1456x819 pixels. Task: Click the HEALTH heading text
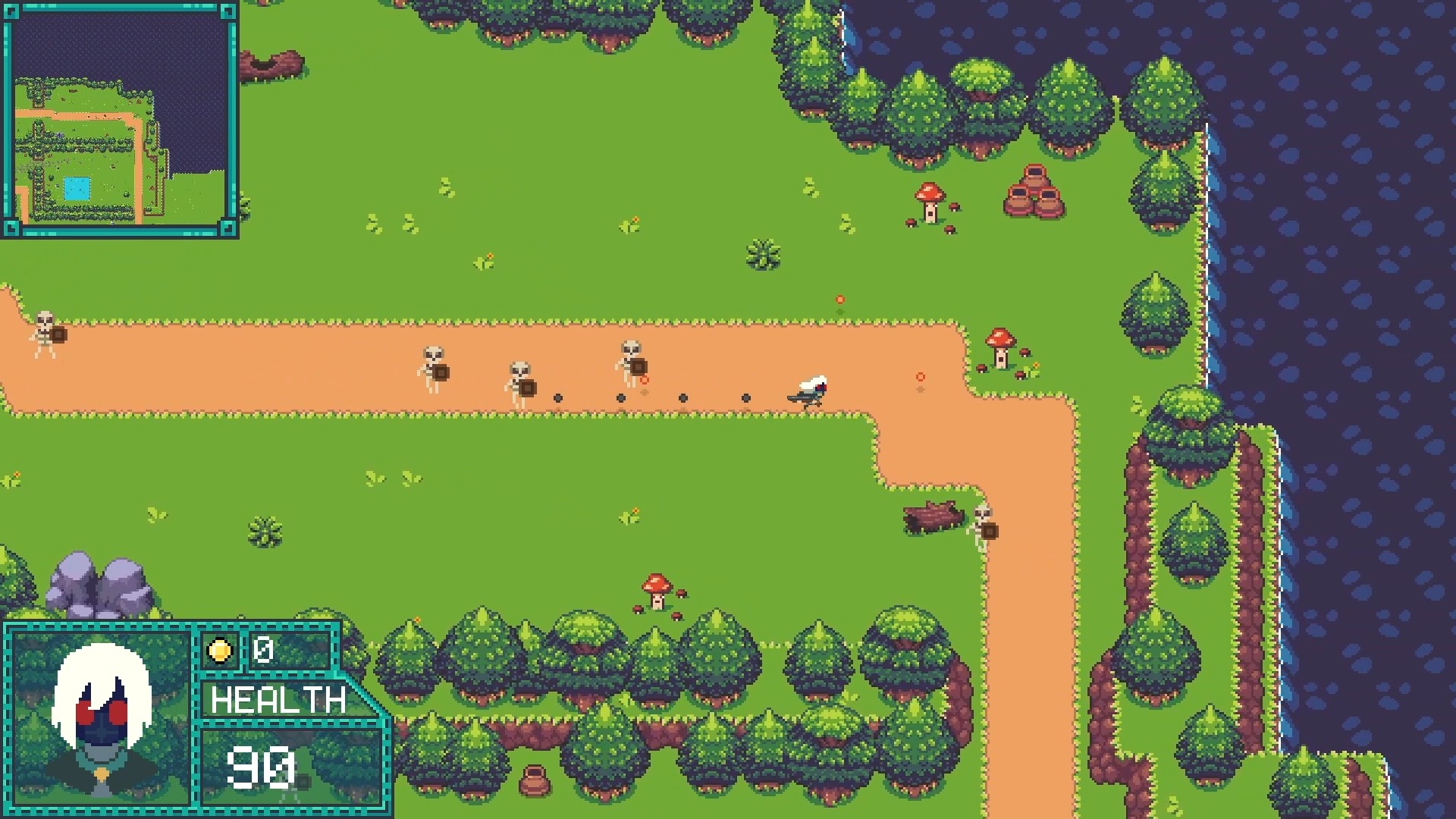tap(278, 699)
